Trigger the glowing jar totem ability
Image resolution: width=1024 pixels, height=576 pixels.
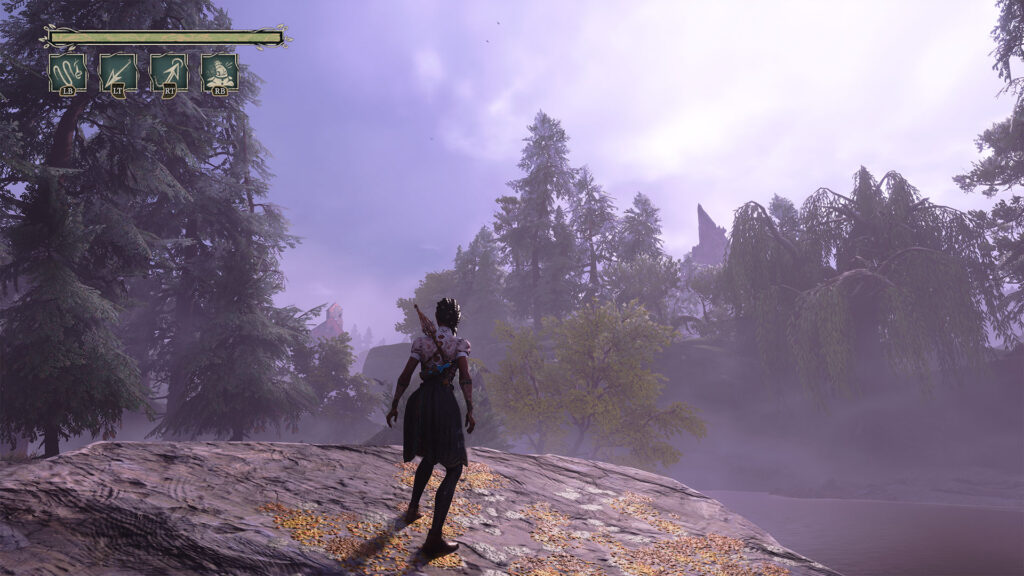219,73
